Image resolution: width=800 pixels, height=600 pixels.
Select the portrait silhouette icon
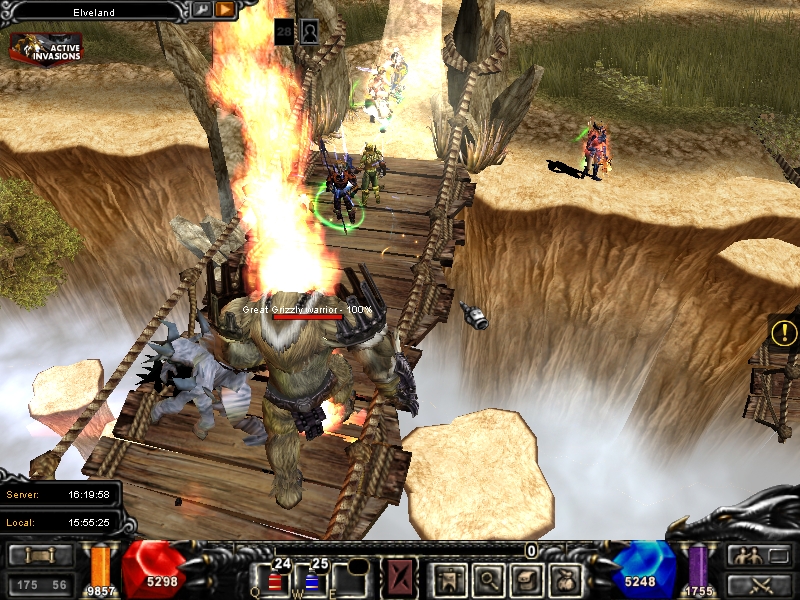coord(310,32)
